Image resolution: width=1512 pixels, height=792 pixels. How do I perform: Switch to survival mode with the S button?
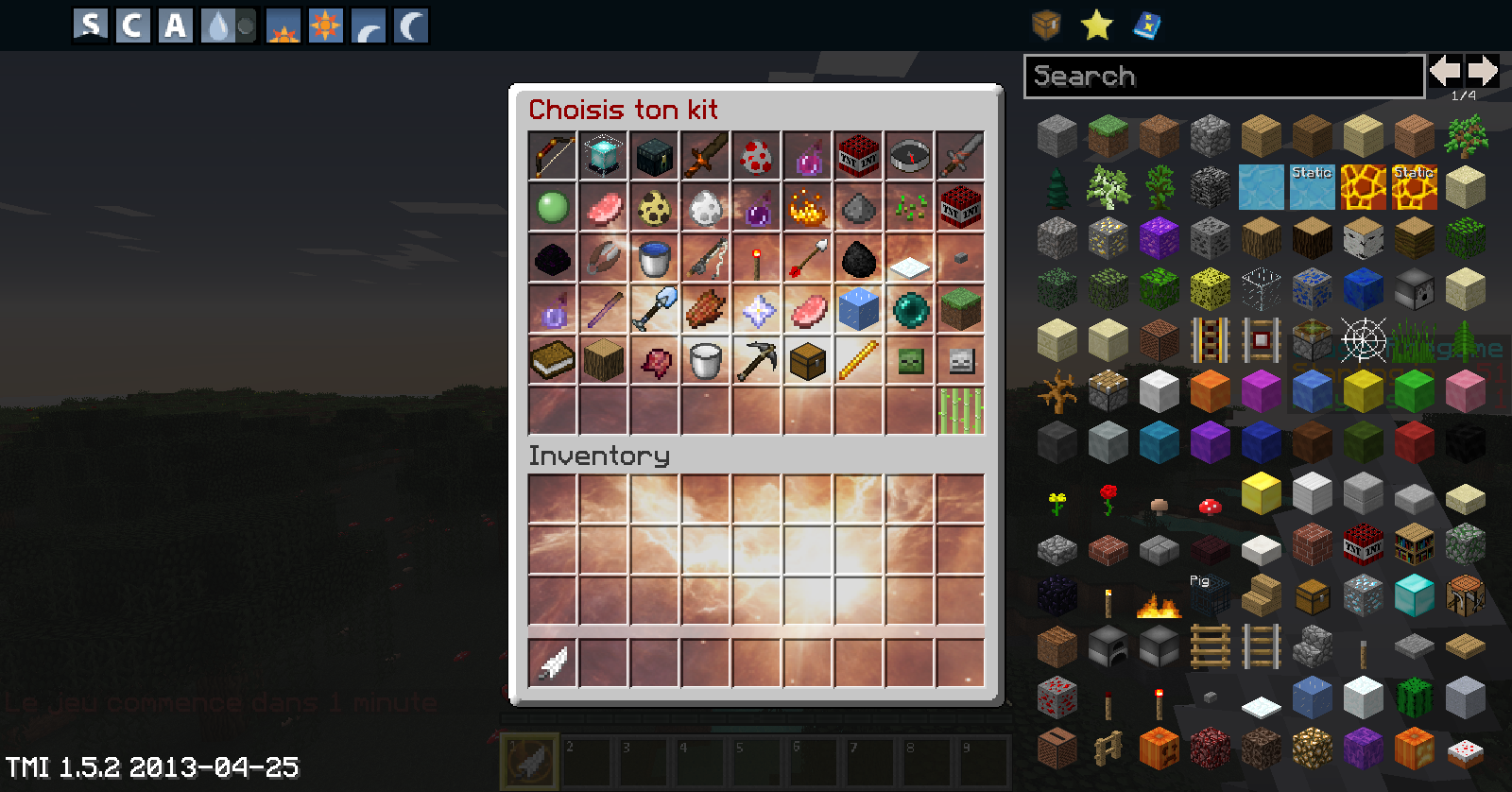coord(91,26)
